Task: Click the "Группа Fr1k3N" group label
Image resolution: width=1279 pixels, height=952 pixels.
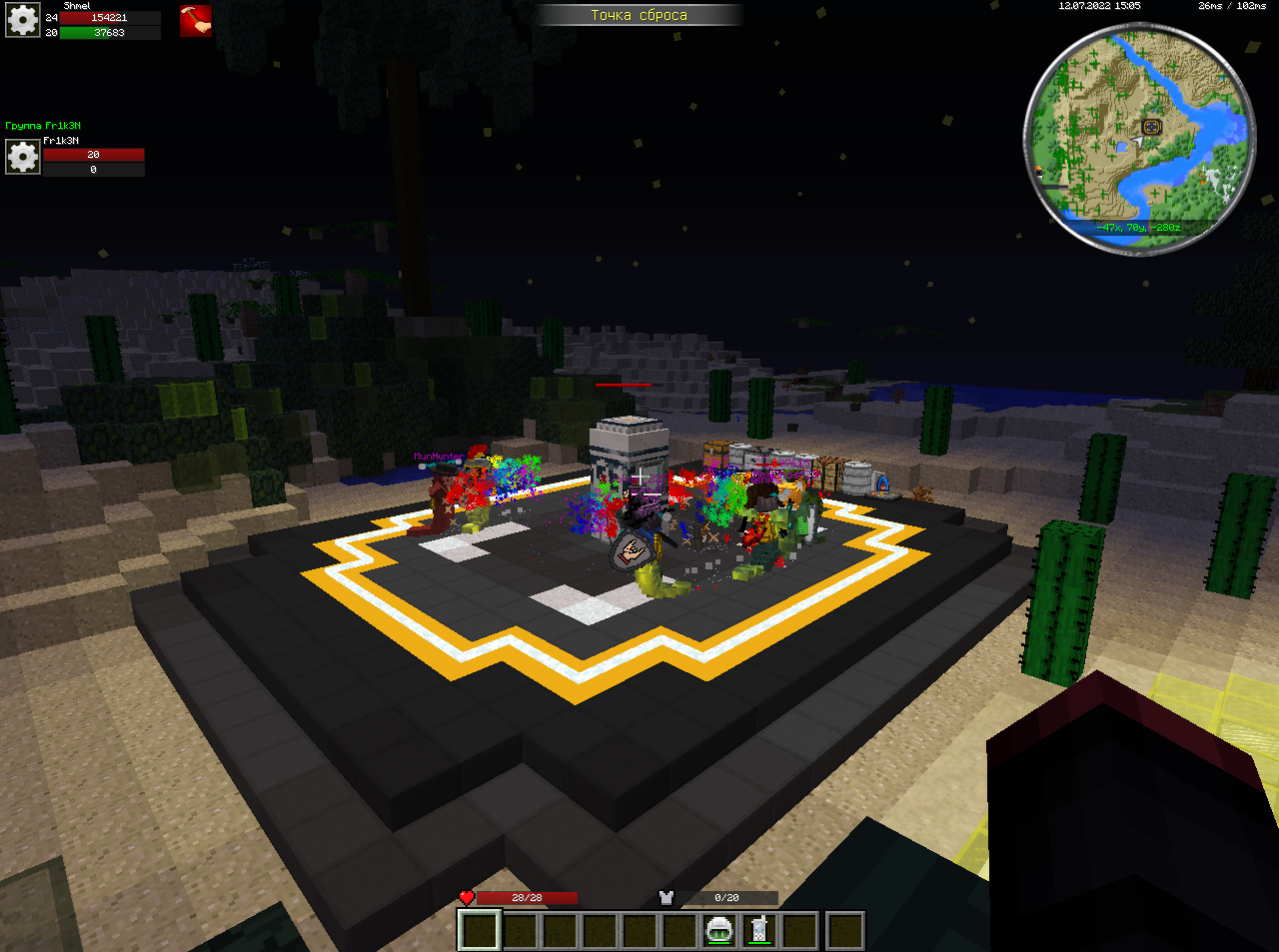Action: (43, 126)
